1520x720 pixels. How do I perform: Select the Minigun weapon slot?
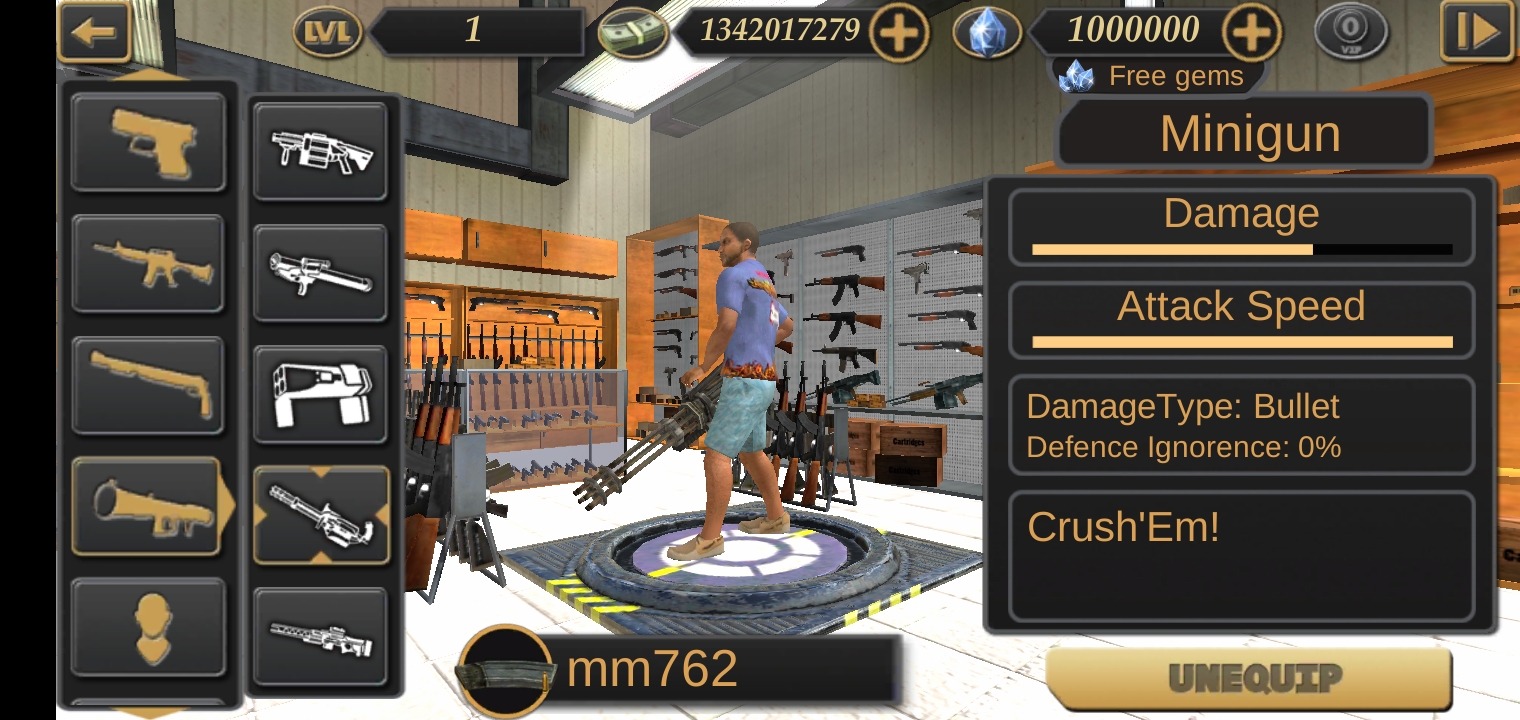320,515
